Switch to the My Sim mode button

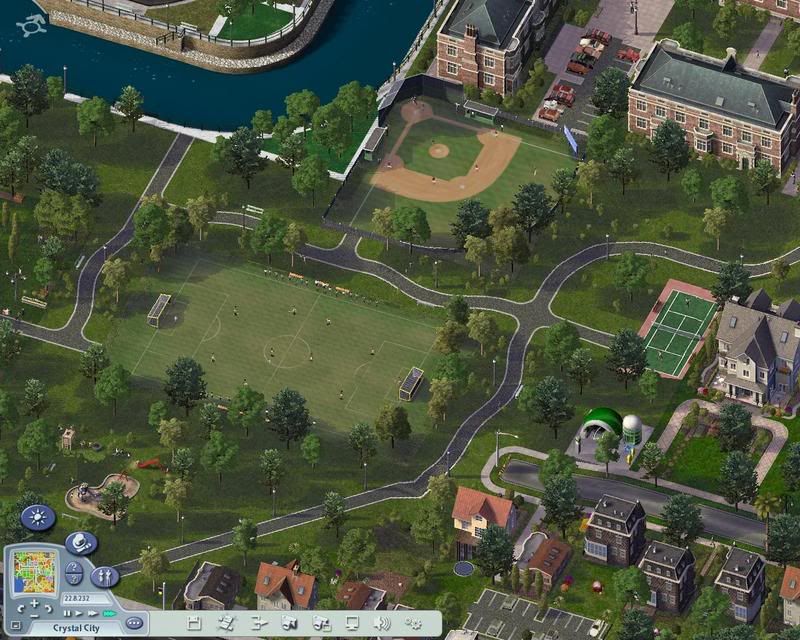click(105, 577)
